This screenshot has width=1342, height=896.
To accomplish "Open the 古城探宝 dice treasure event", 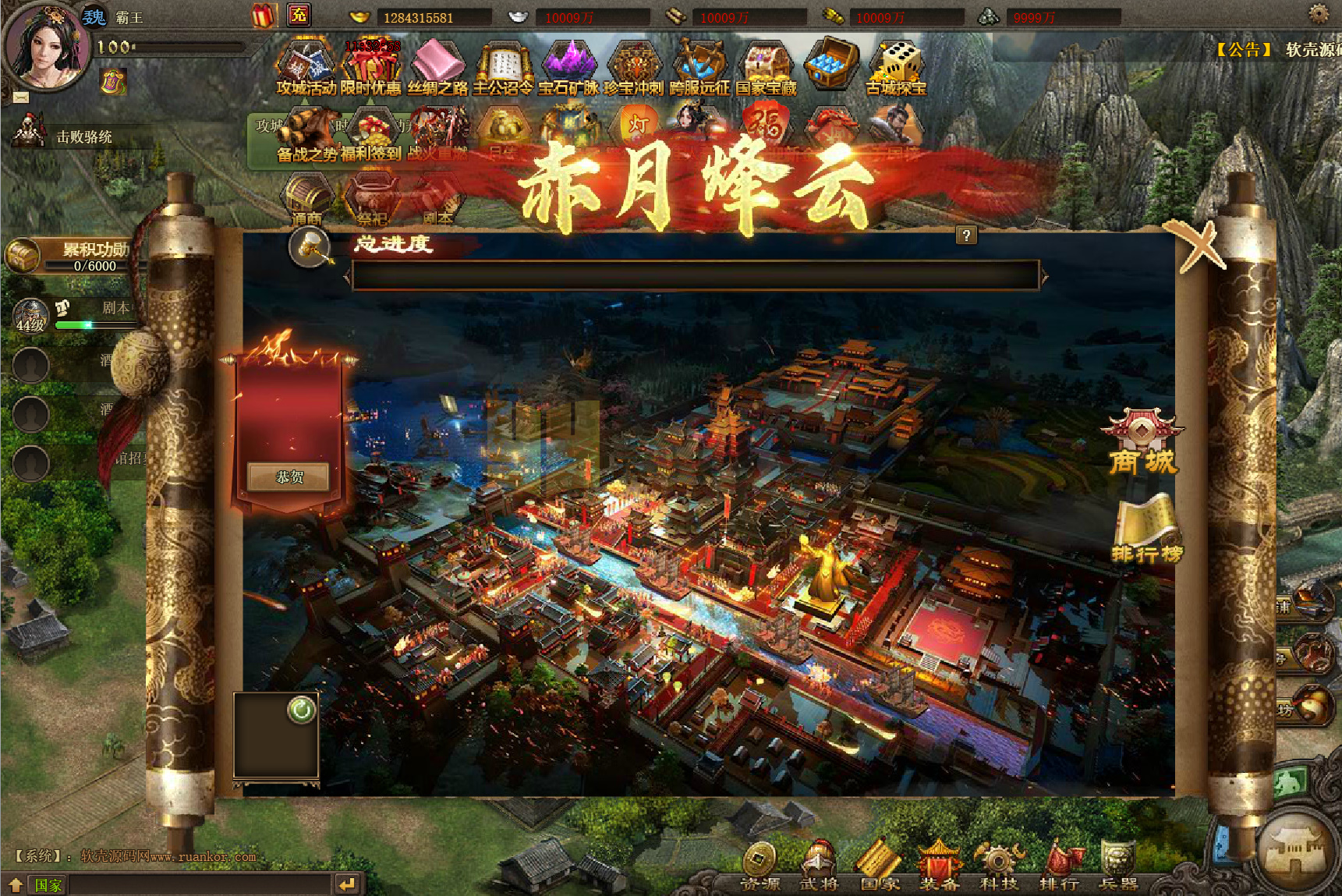I will [x=897, y=69].
